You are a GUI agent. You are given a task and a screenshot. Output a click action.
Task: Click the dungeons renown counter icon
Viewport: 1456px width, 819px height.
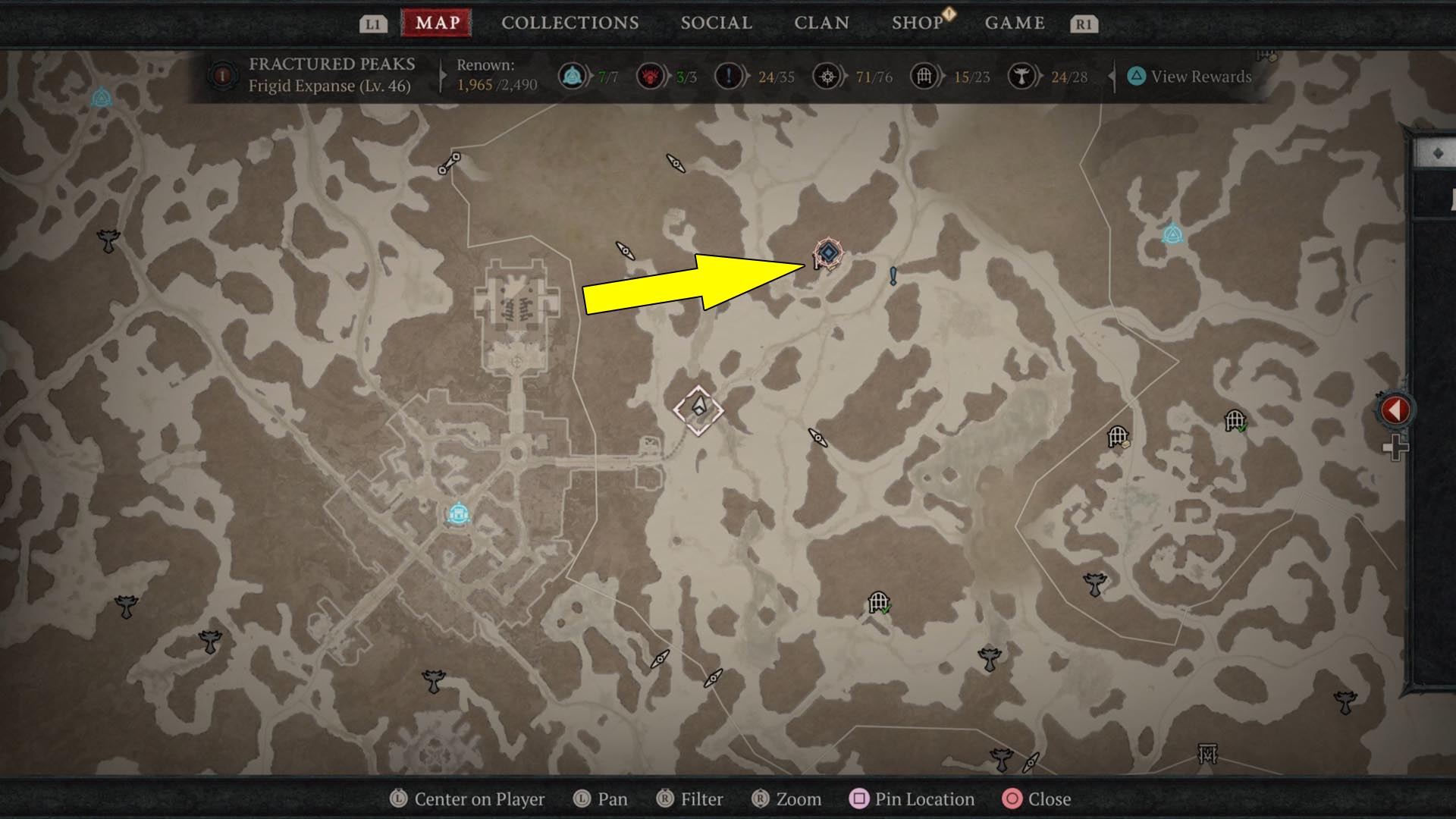point(924,77)
